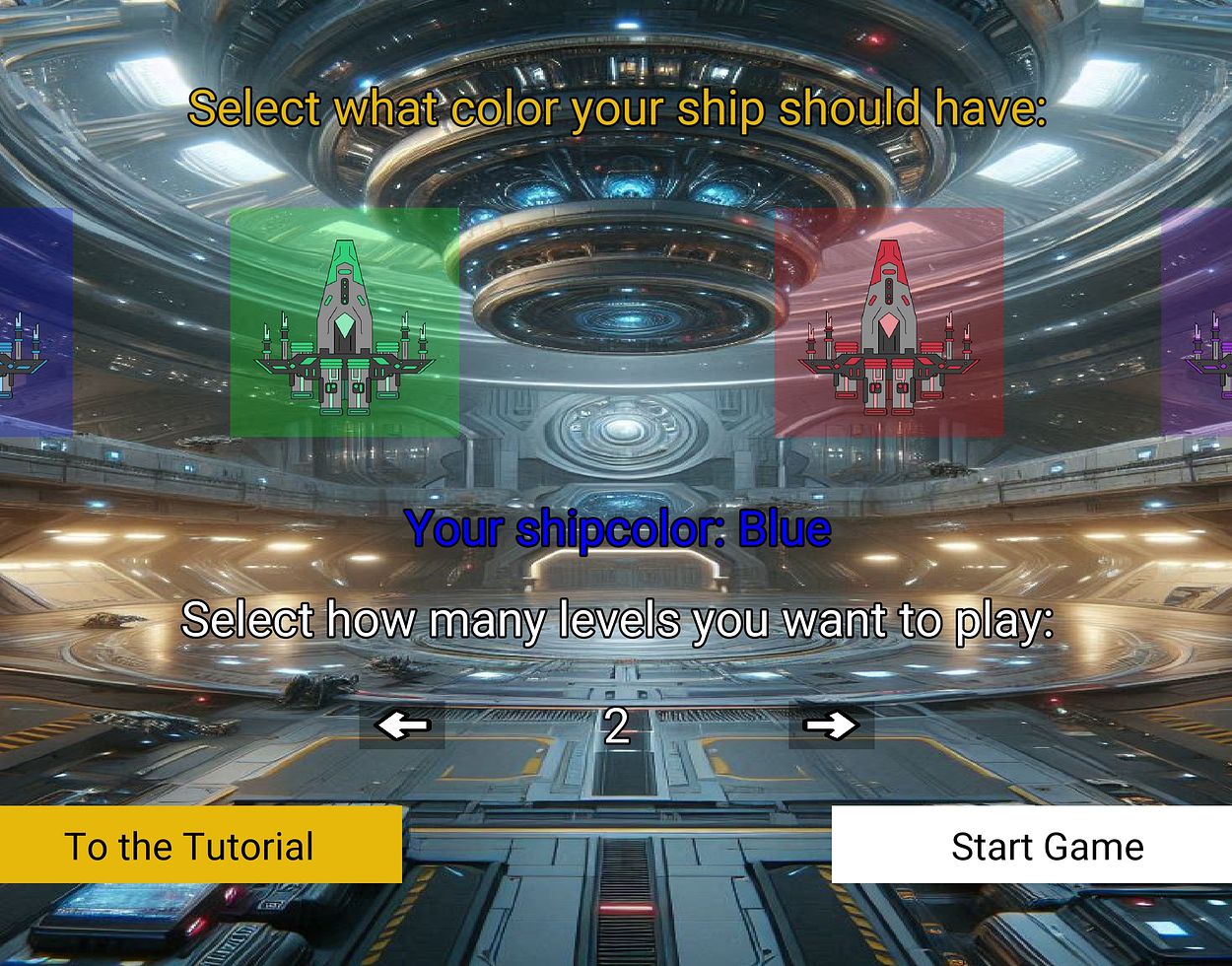Decrease level count with the left arrow

(x=402, y=726)
